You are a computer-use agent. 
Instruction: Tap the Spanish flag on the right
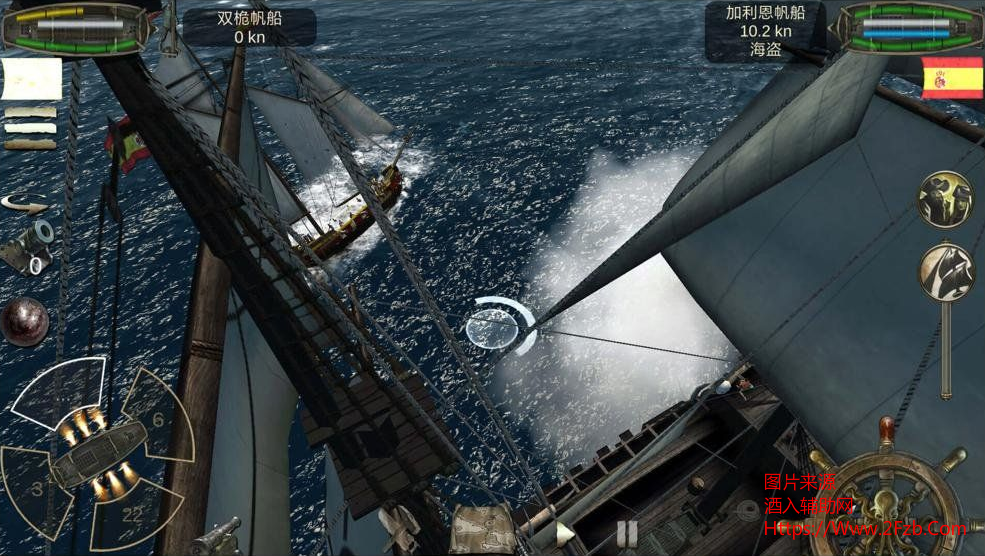(952, 78)
